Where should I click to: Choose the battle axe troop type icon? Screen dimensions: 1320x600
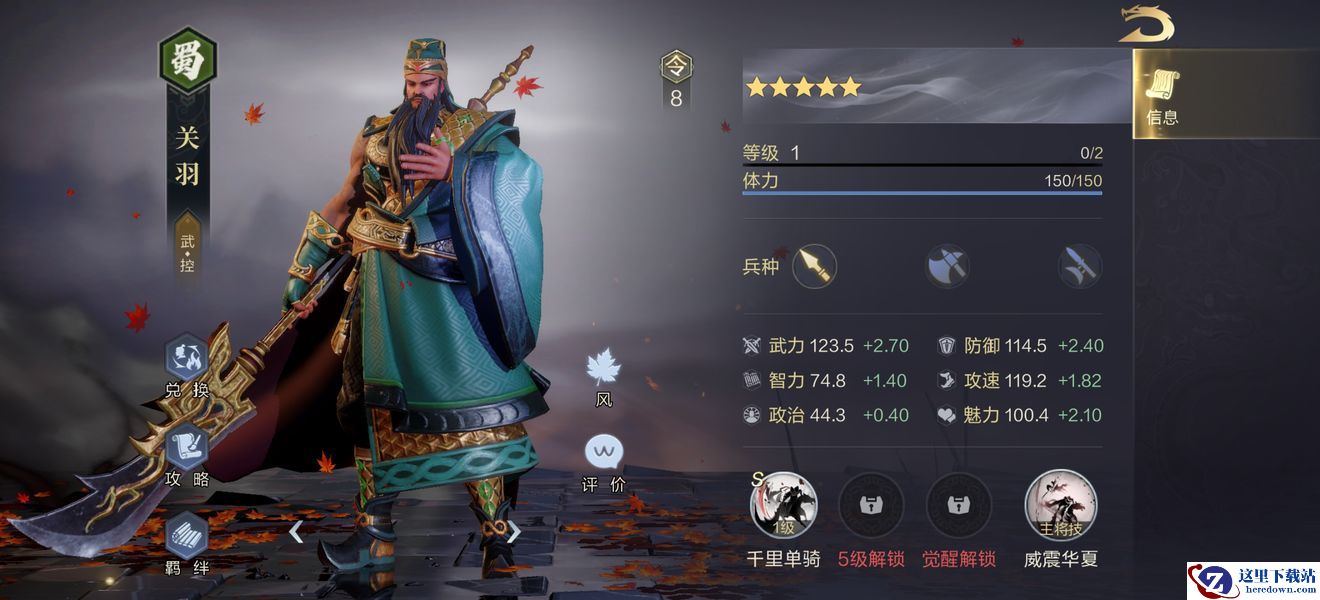point(947,267)
